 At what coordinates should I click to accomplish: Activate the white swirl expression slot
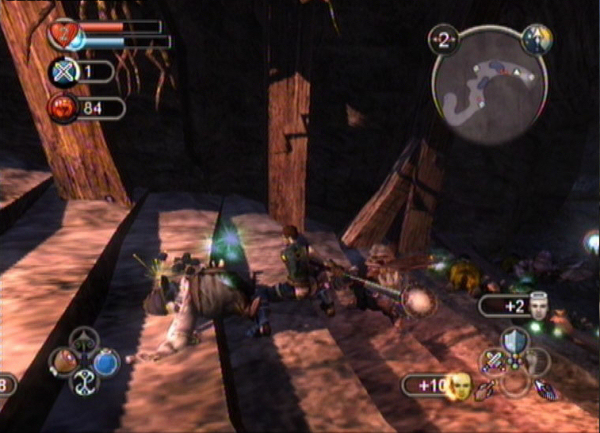coord(85,381)
